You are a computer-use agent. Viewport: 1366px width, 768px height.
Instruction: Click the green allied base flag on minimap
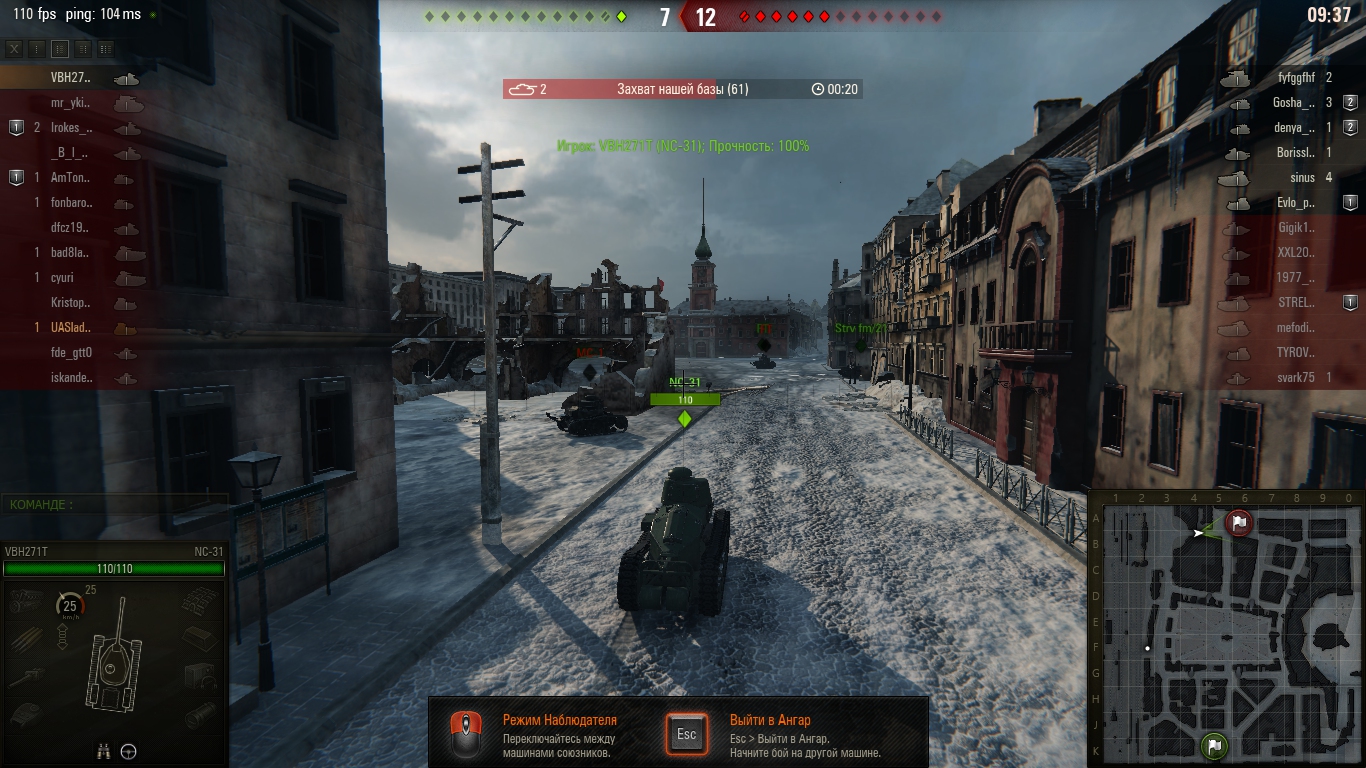tap(1214, 745)
